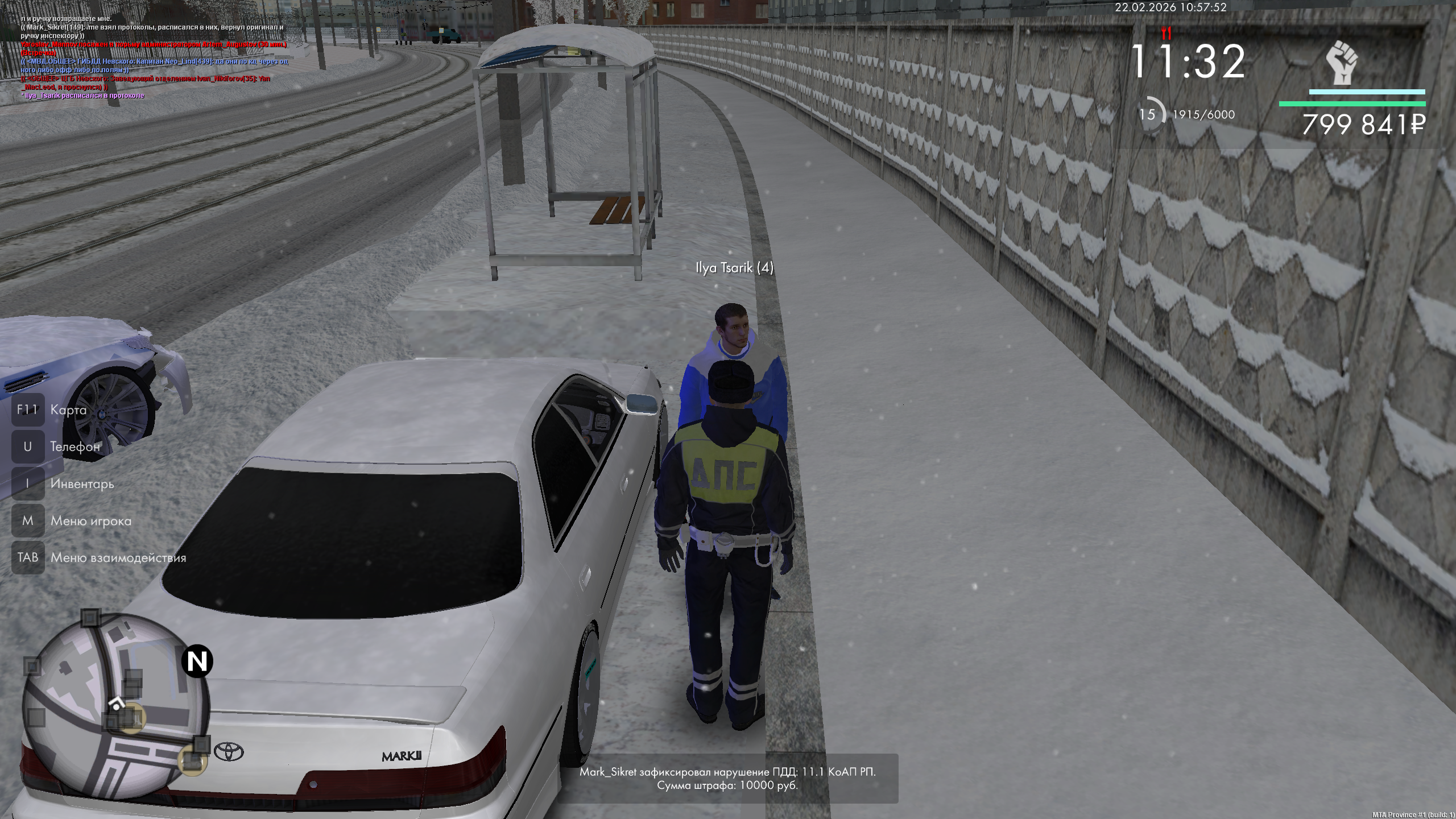This screenshot has height=819, width=1456.
Task: Click the fist weapon icon
Action: (1342, 63)
